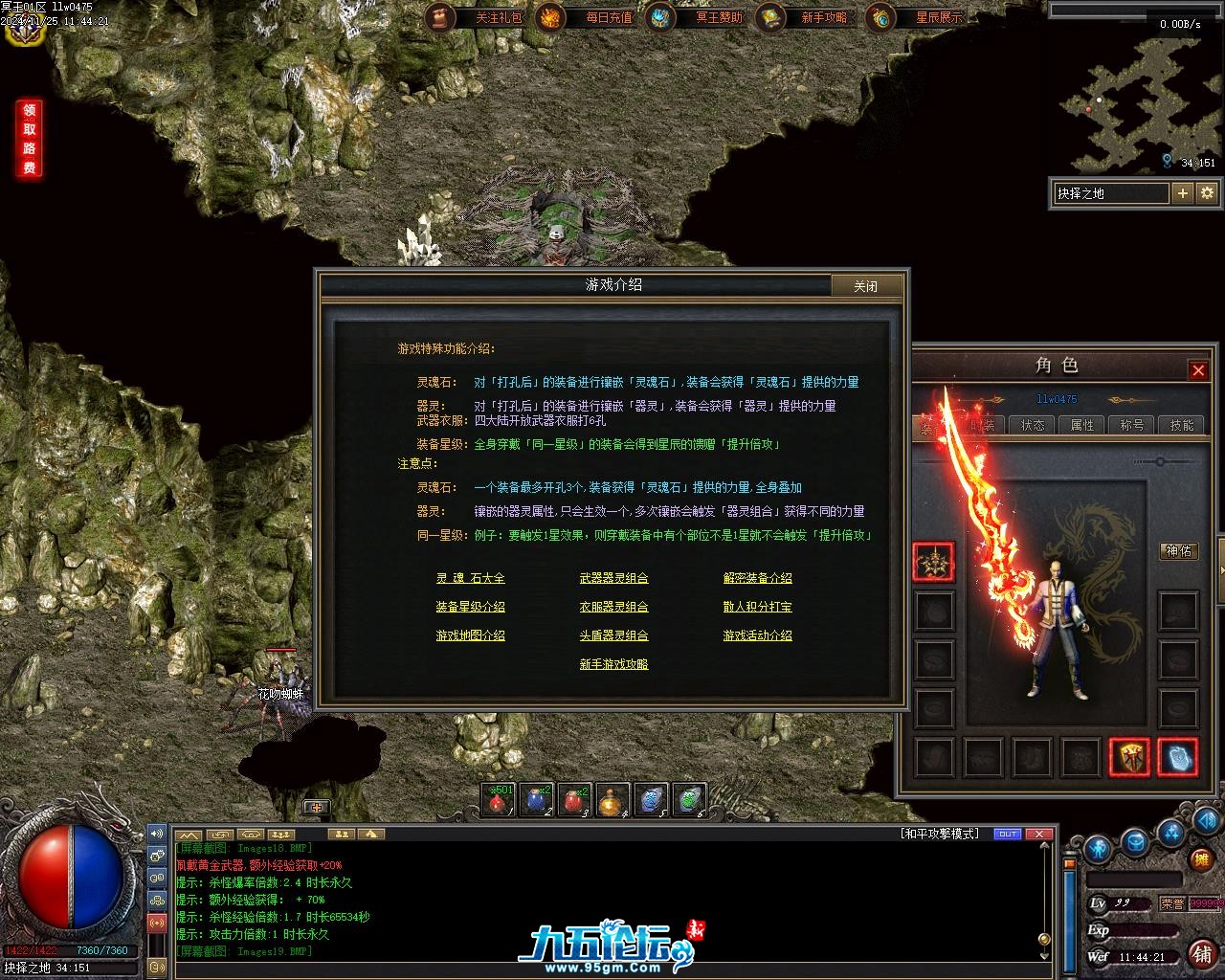Image resolution: width=1225 pixels, height=980 pixels.
Task: Open the 游戏活动介绍 link
Action: point(757,635)
